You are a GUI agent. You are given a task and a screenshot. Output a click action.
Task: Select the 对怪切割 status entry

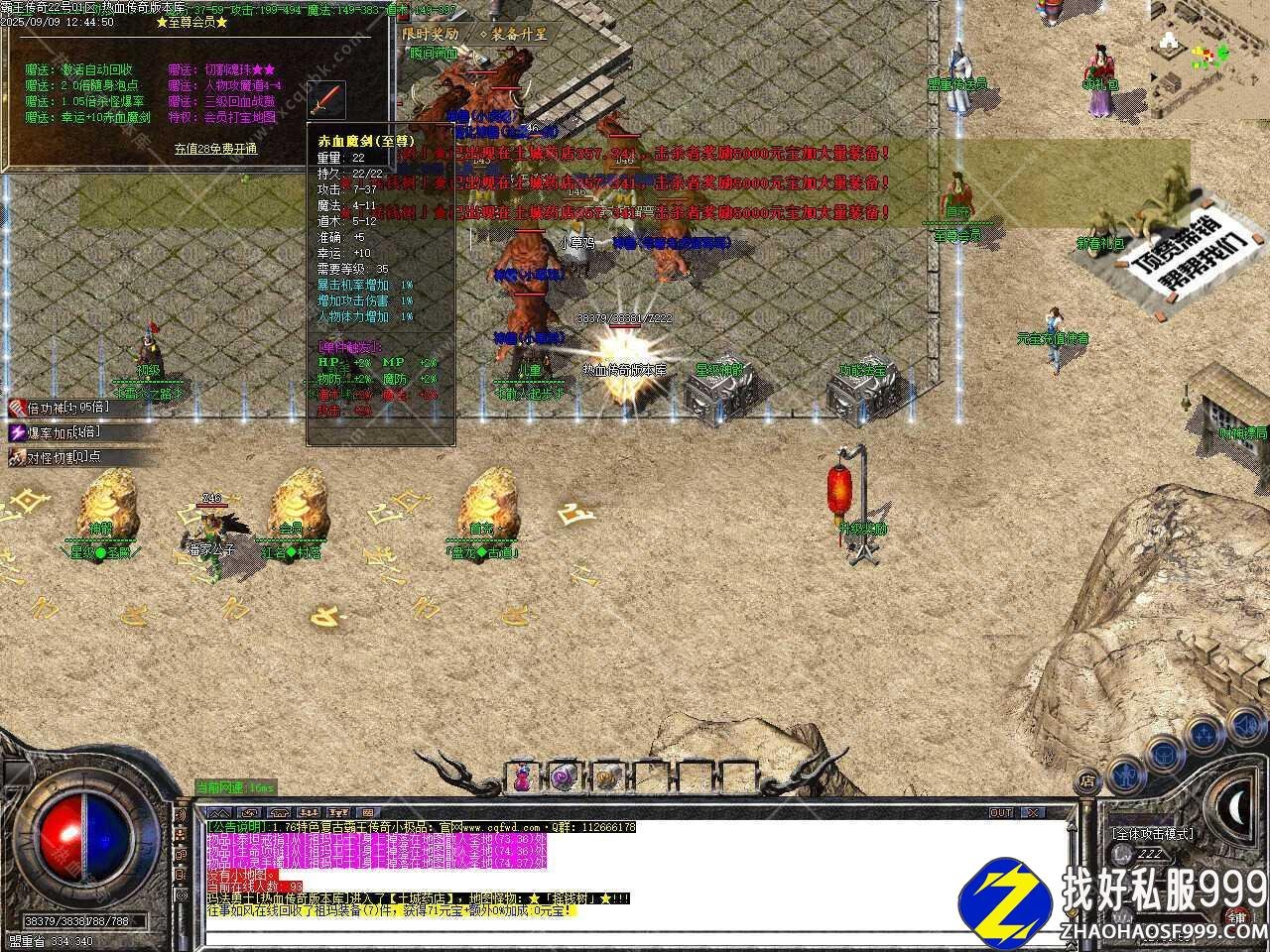[x=56, y=457]
